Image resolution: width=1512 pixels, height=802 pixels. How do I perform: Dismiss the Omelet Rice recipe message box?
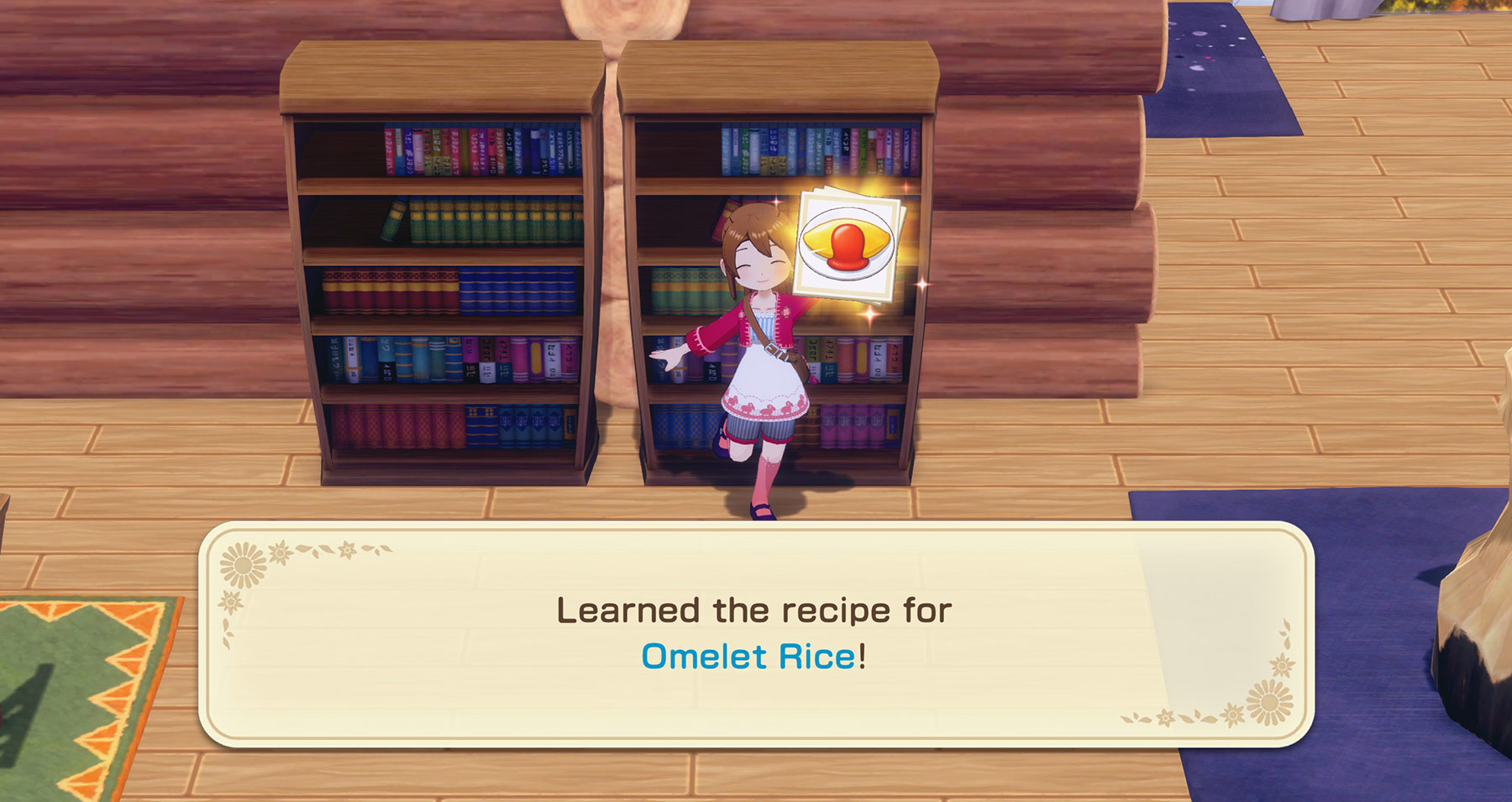(755, 634)
